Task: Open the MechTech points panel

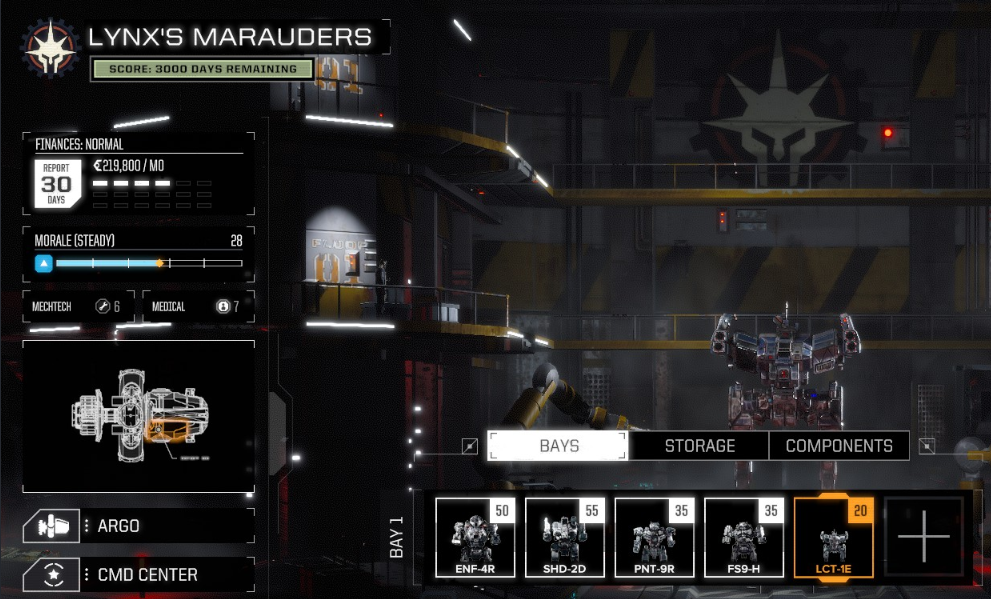Action: (78, 306)
